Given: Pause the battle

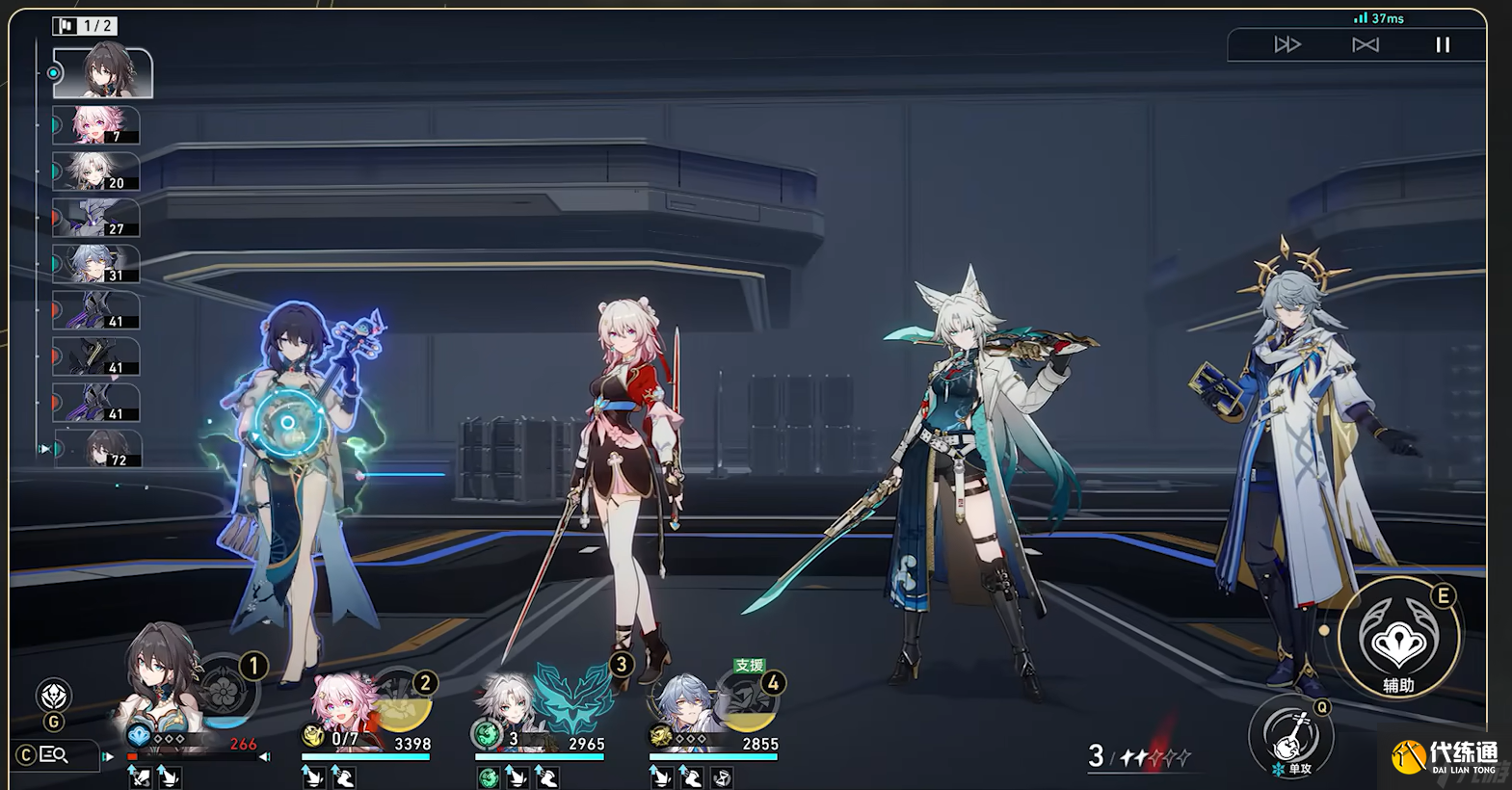Looking at the screenshot, I should point(1442,44).
